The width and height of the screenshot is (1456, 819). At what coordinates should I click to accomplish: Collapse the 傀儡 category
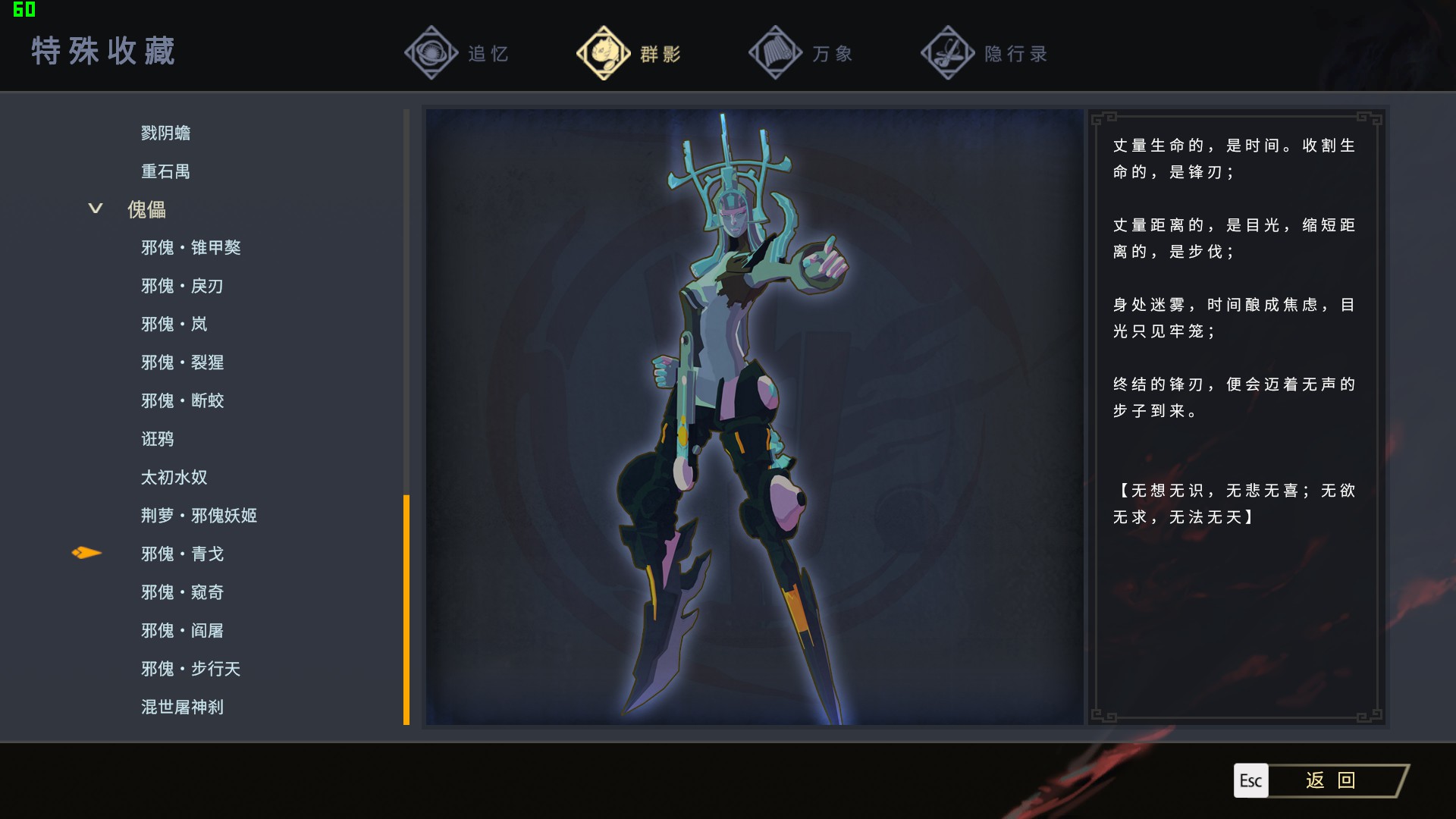coord(96,209)
